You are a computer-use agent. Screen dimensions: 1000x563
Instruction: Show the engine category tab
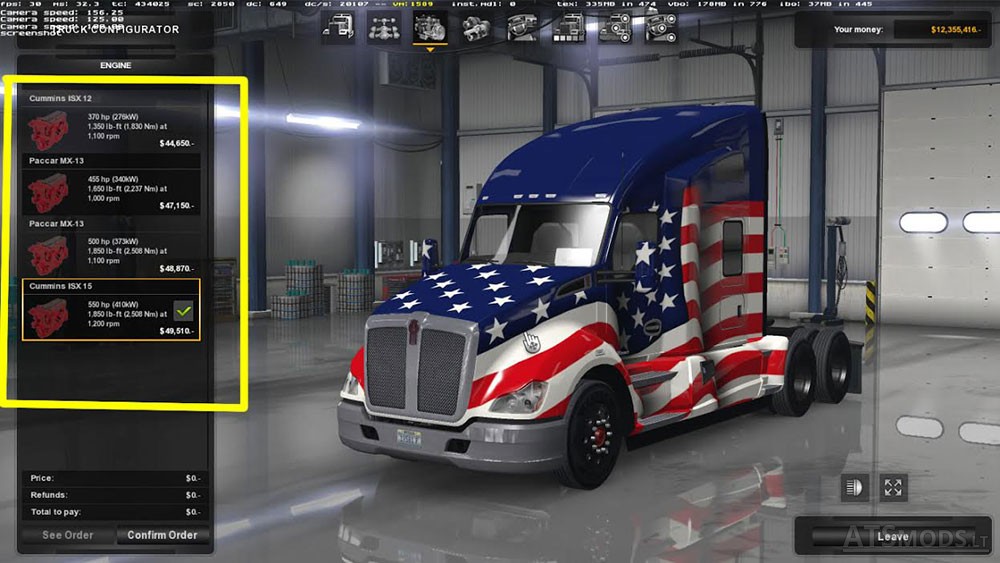(429, 28)
